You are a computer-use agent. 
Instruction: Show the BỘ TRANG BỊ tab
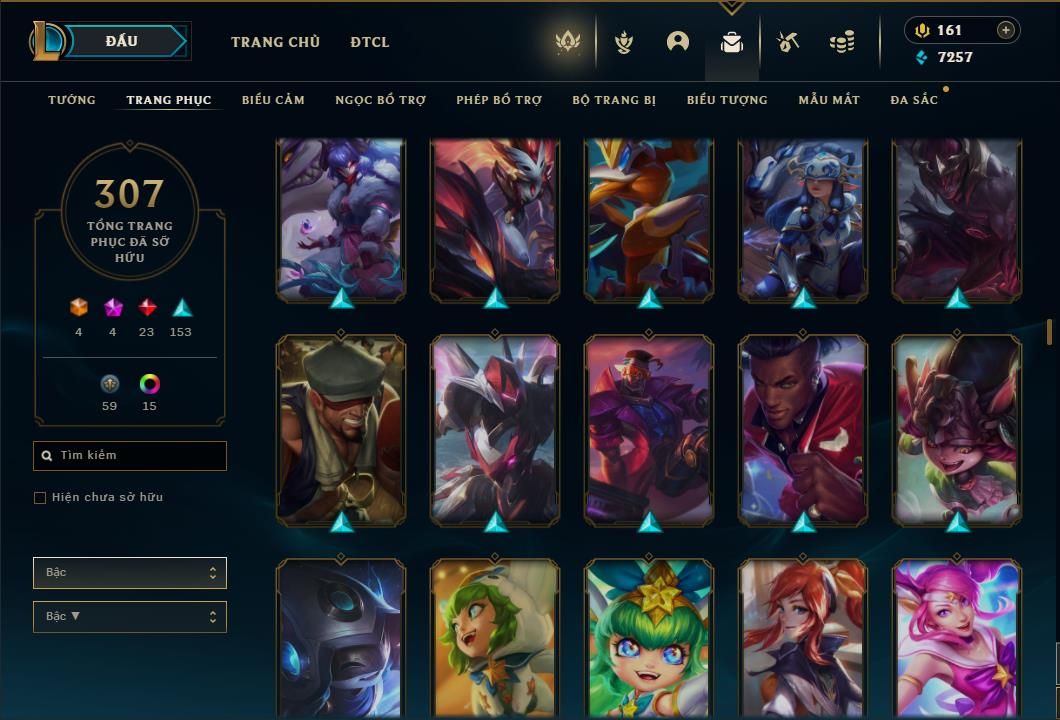point(614,100)
